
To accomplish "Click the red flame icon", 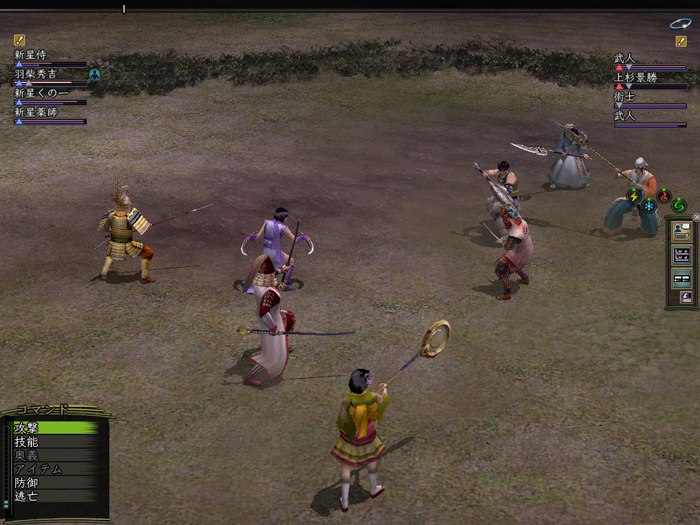I will coord(663,195).
